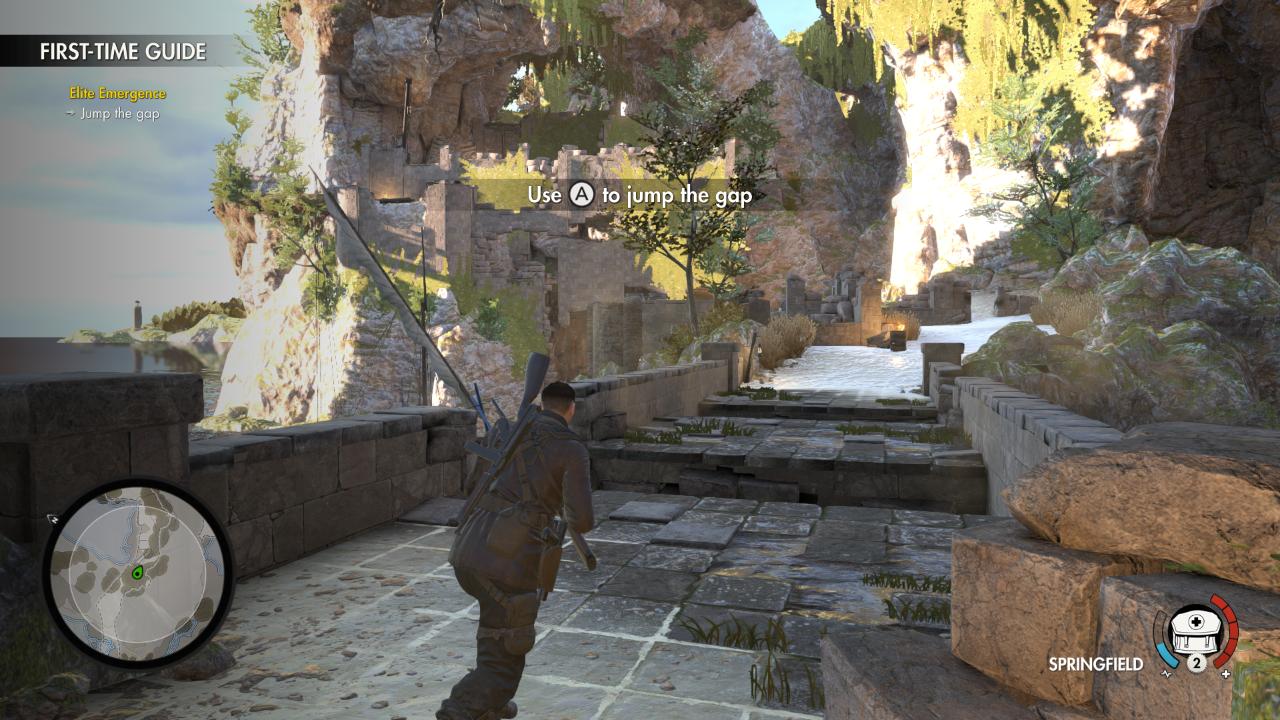Click the plus symbol beside health arc
1280x720 pixels.
click(x=1226, y=673)
